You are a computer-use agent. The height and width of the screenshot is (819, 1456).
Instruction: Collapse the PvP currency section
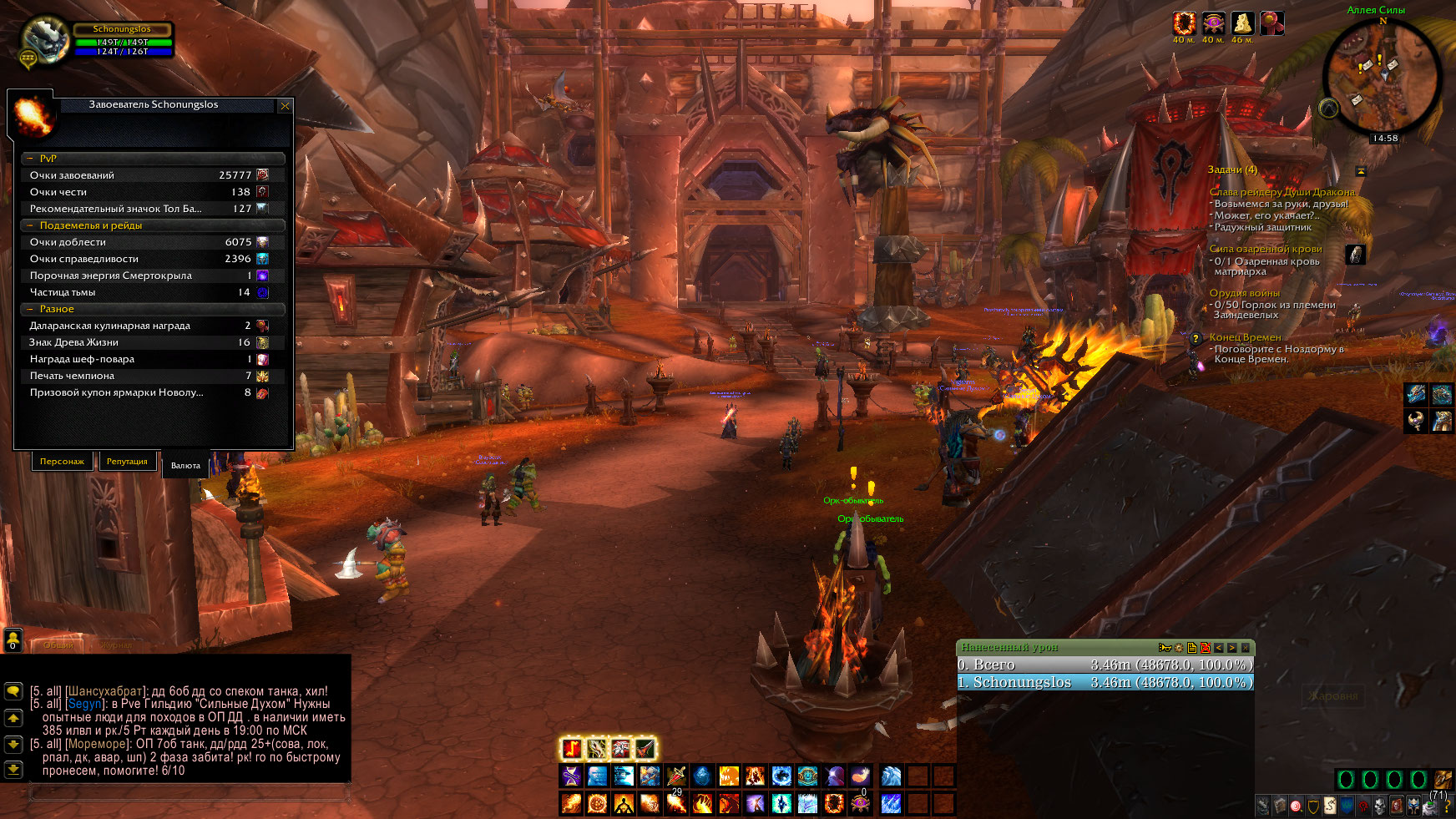pyautogui.click(x=30, y=159)
